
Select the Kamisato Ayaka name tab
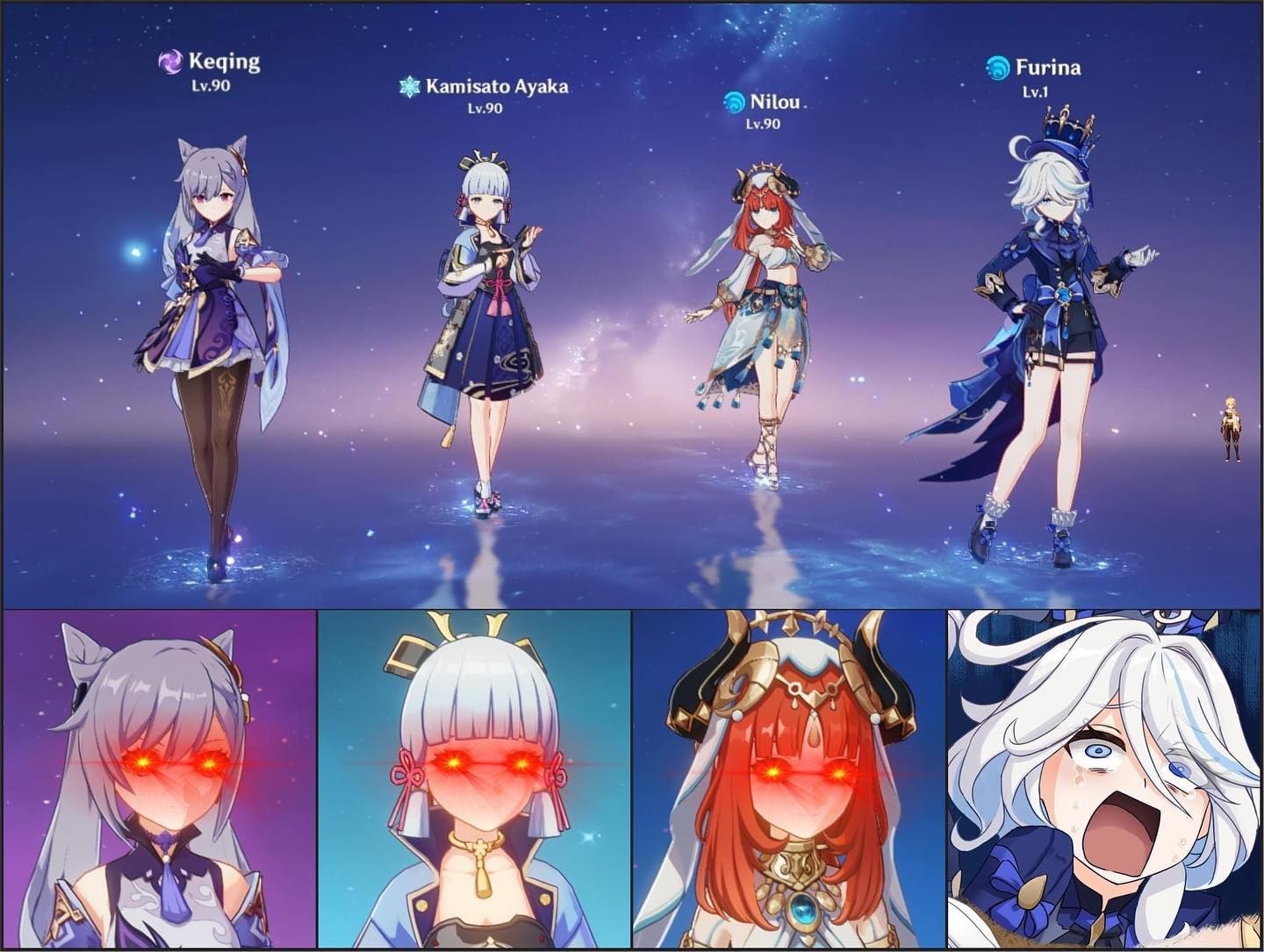pyautogui.click(x=497, y=85)
